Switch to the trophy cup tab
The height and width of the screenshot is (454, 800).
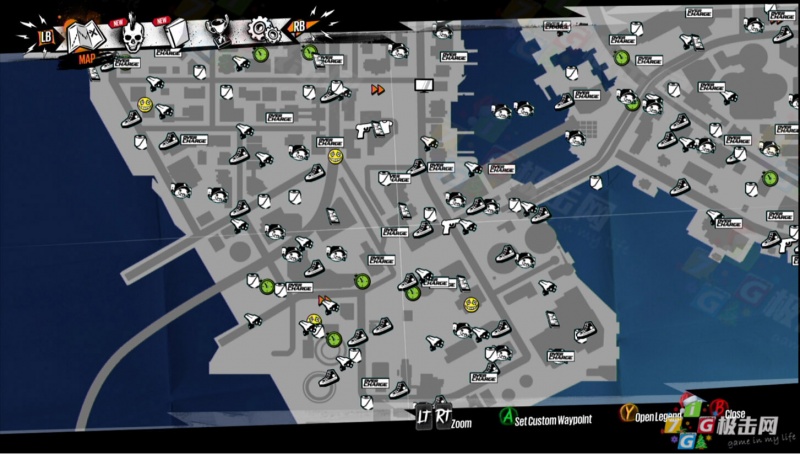[221, 30]
